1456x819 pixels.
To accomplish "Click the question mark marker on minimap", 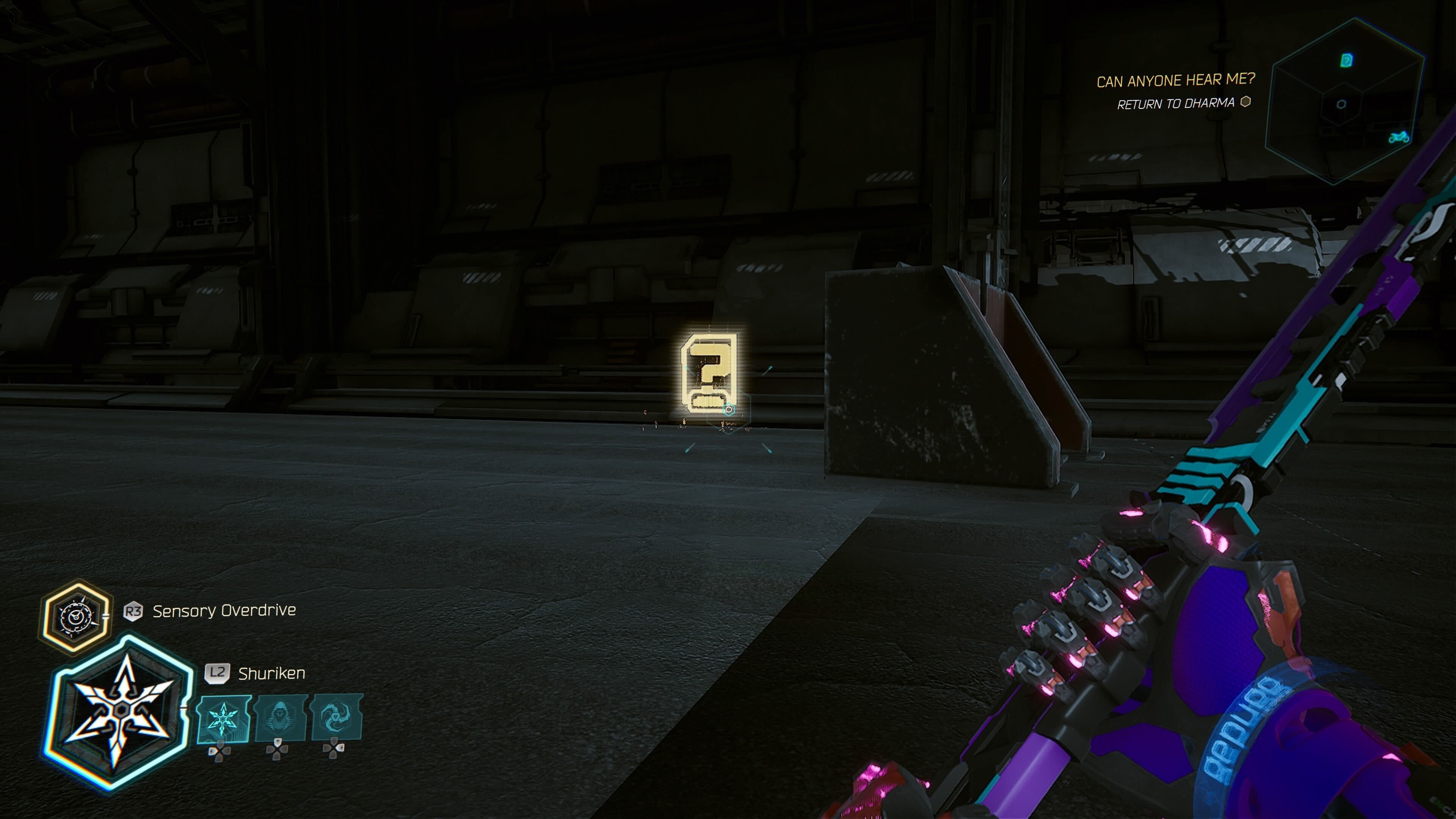I will pyautogui.click(x=1347, y=60).
